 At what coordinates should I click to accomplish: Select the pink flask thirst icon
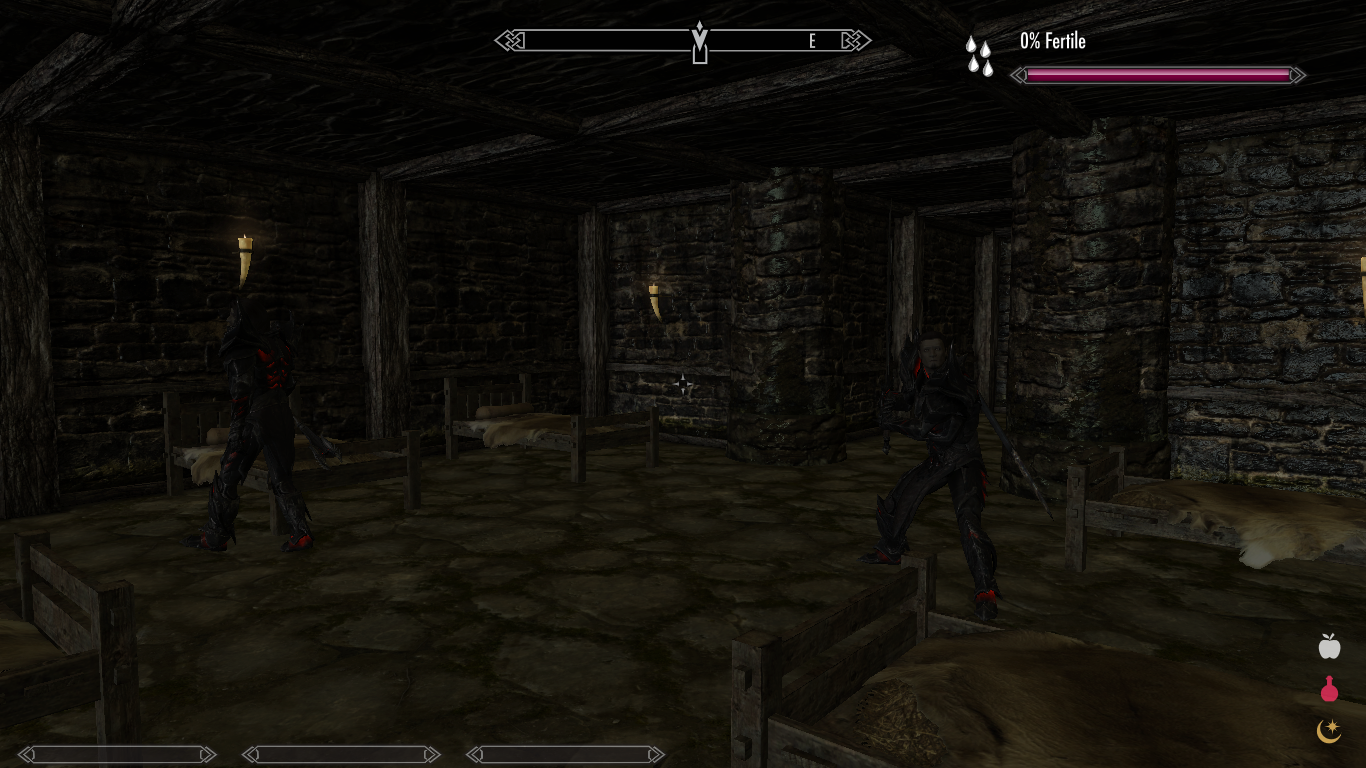tap(1328, 689)
